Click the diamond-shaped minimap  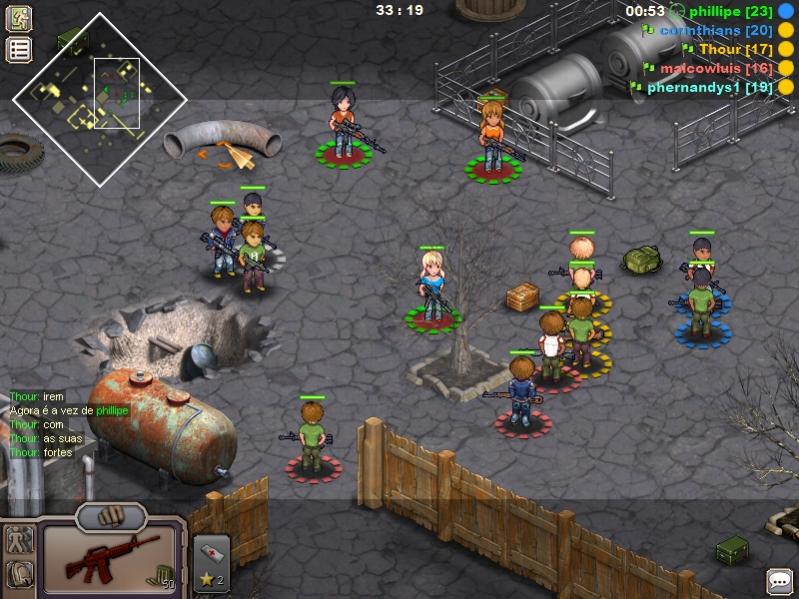(99, 97)
